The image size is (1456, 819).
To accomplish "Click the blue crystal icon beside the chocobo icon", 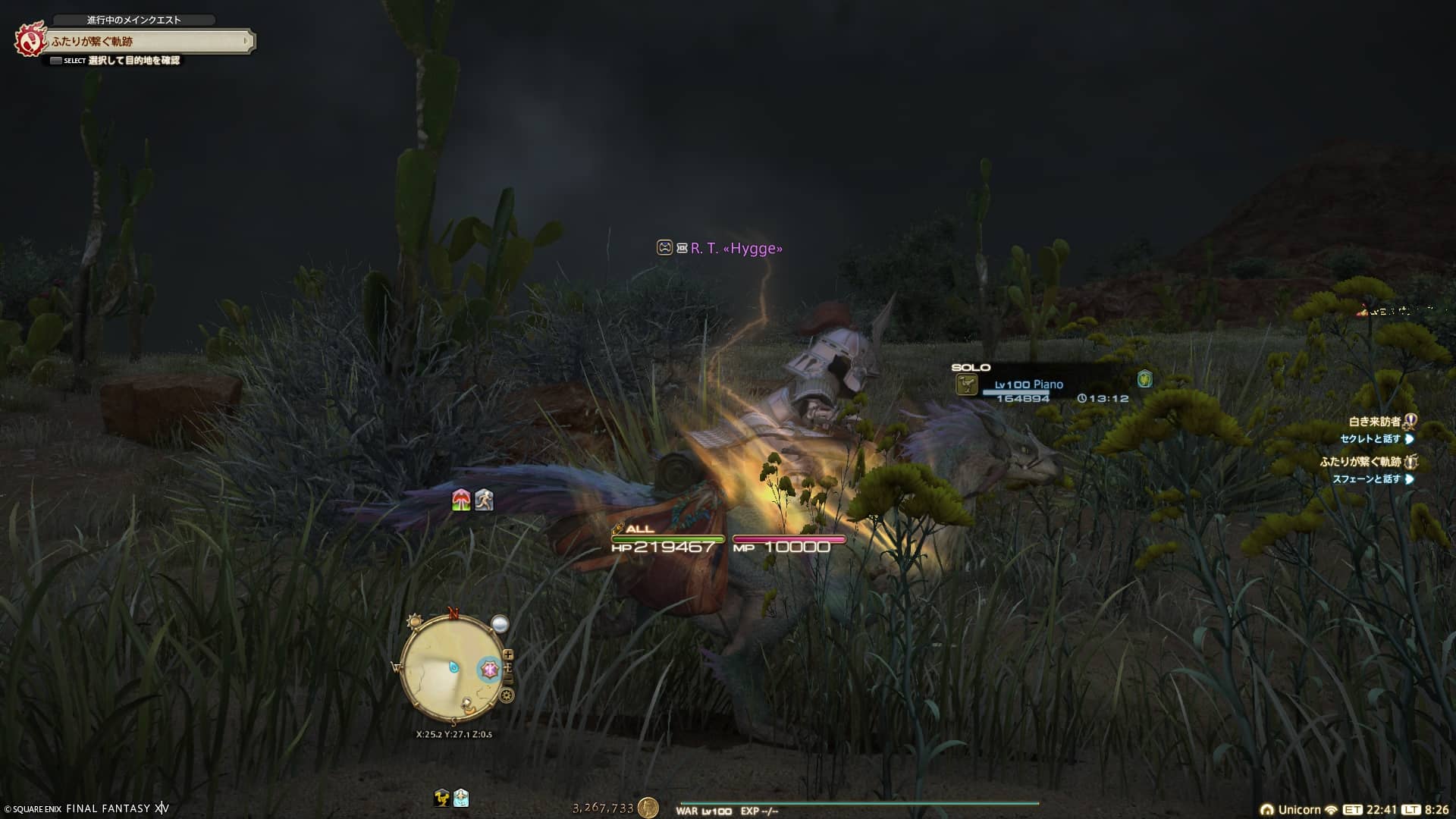I will [x=461, y=798].
